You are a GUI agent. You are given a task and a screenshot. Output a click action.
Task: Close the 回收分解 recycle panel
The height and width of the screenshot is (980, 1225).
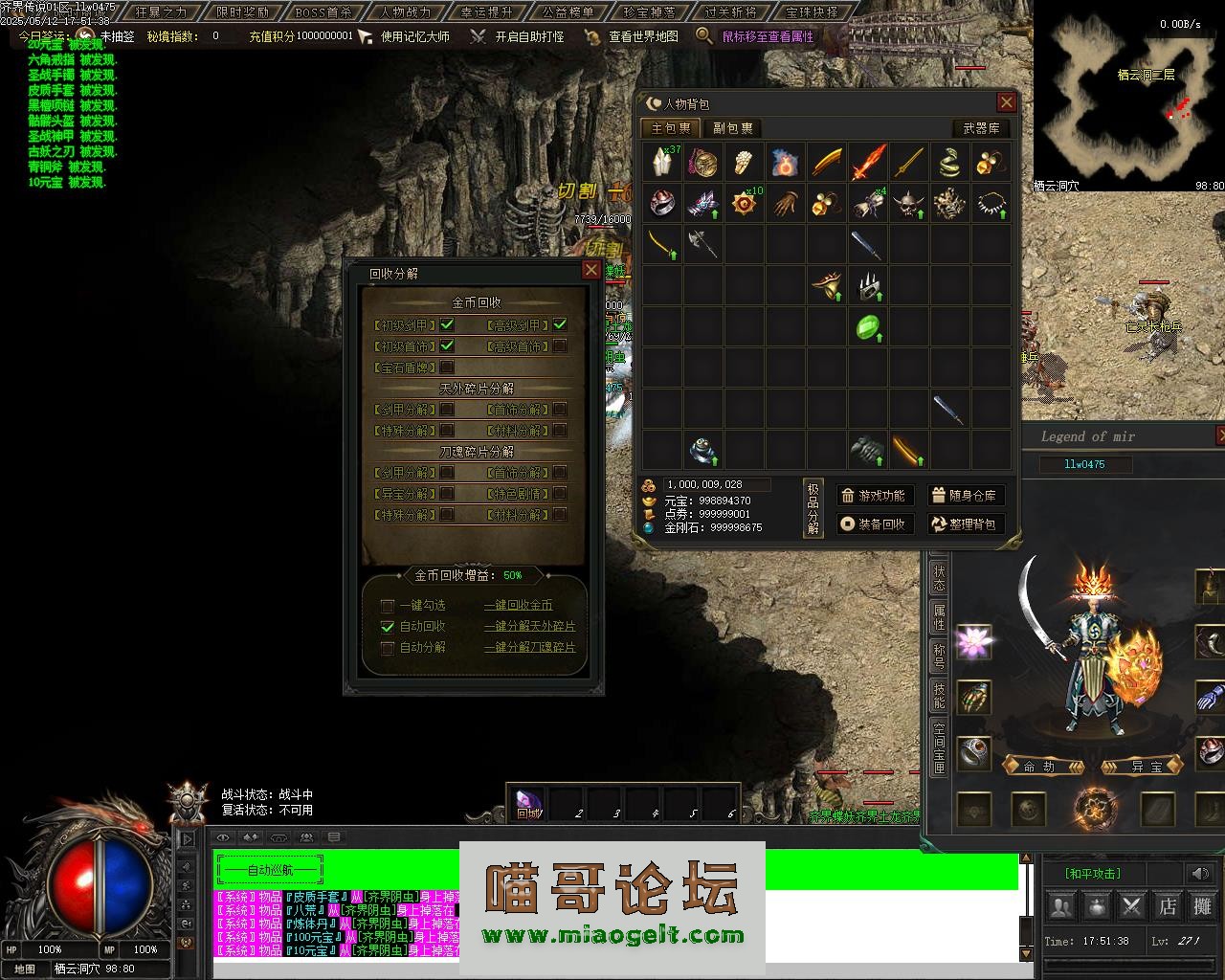pos(591,271)
